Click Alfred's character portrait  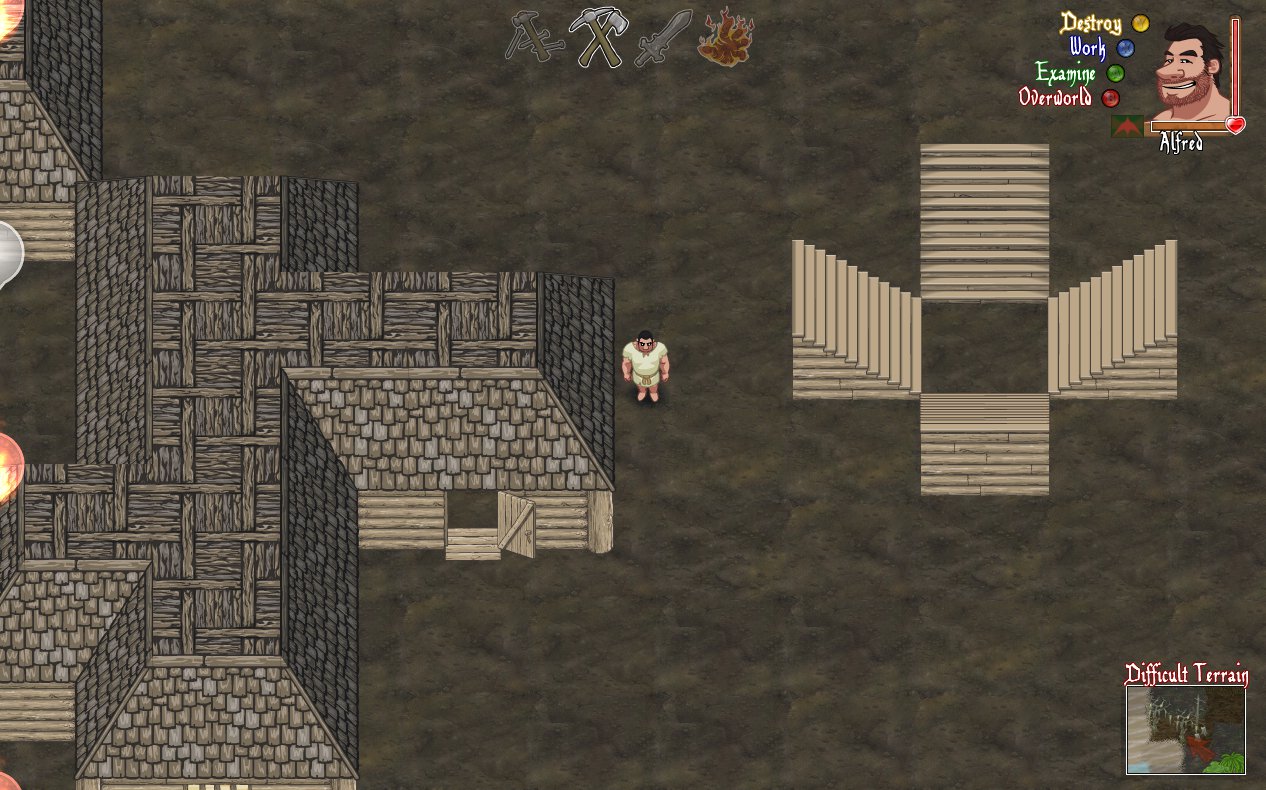coord(1191,70)
